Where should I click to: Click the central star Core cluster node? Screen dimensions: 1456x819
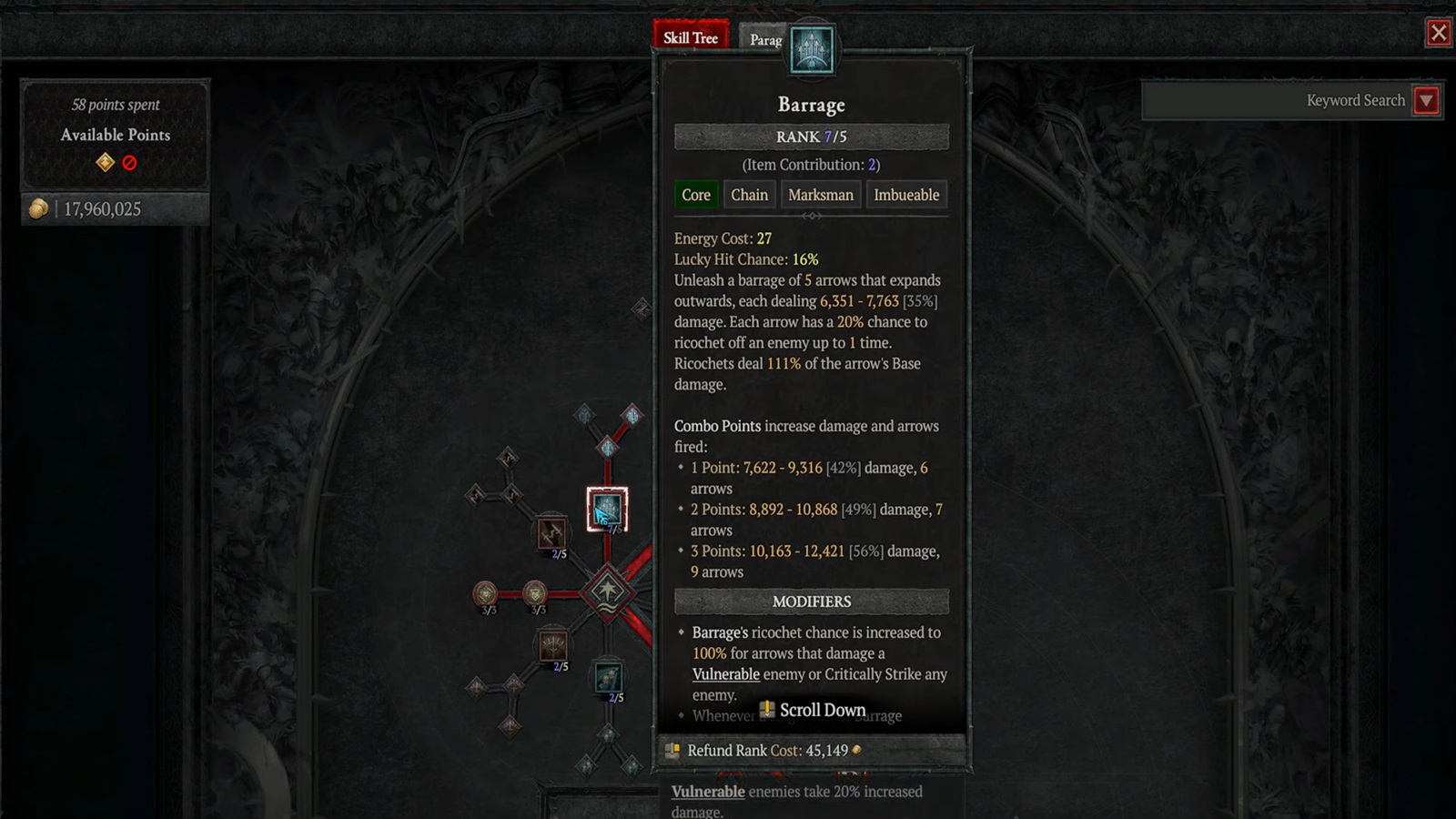607,591
